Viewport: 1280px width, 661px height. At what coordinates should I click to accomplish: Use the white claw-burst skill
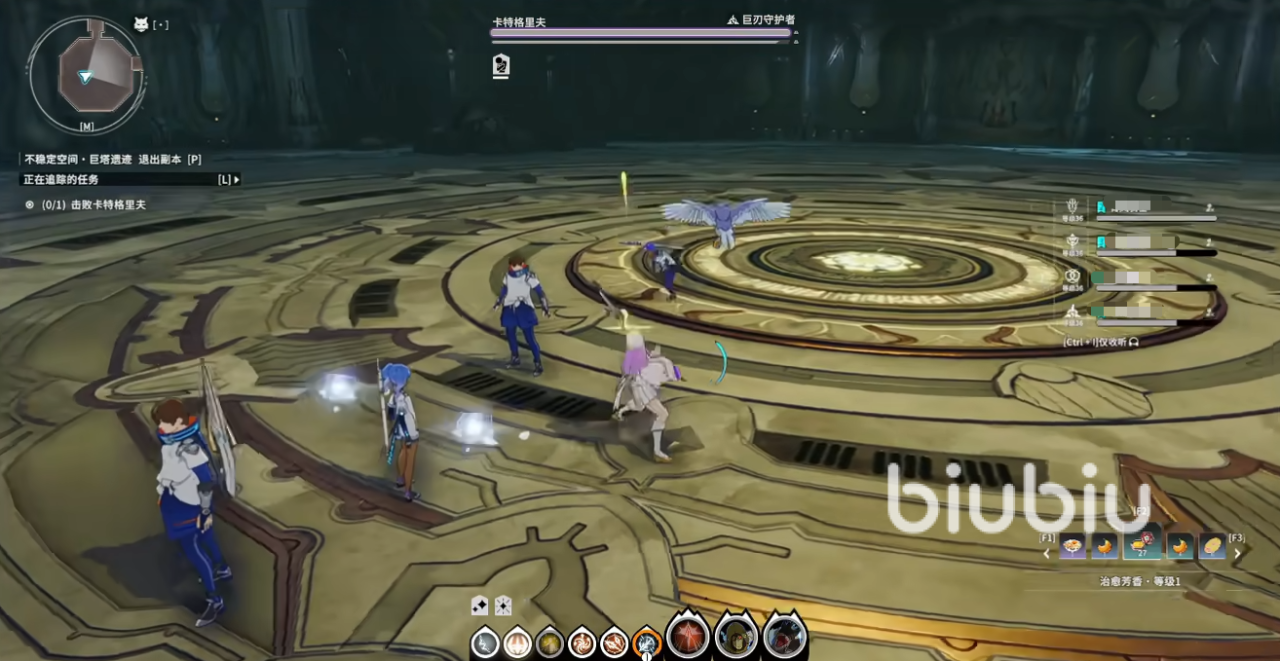click(517, 642)
